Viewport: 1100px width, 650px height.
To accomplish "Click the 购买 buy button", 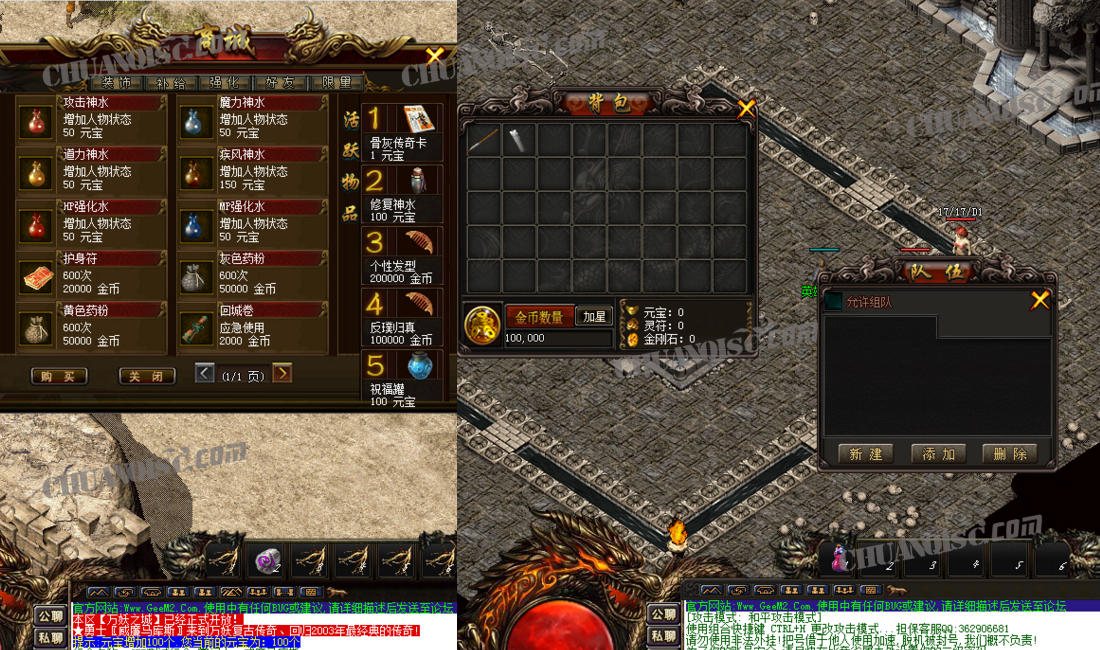I will [58, 376].
